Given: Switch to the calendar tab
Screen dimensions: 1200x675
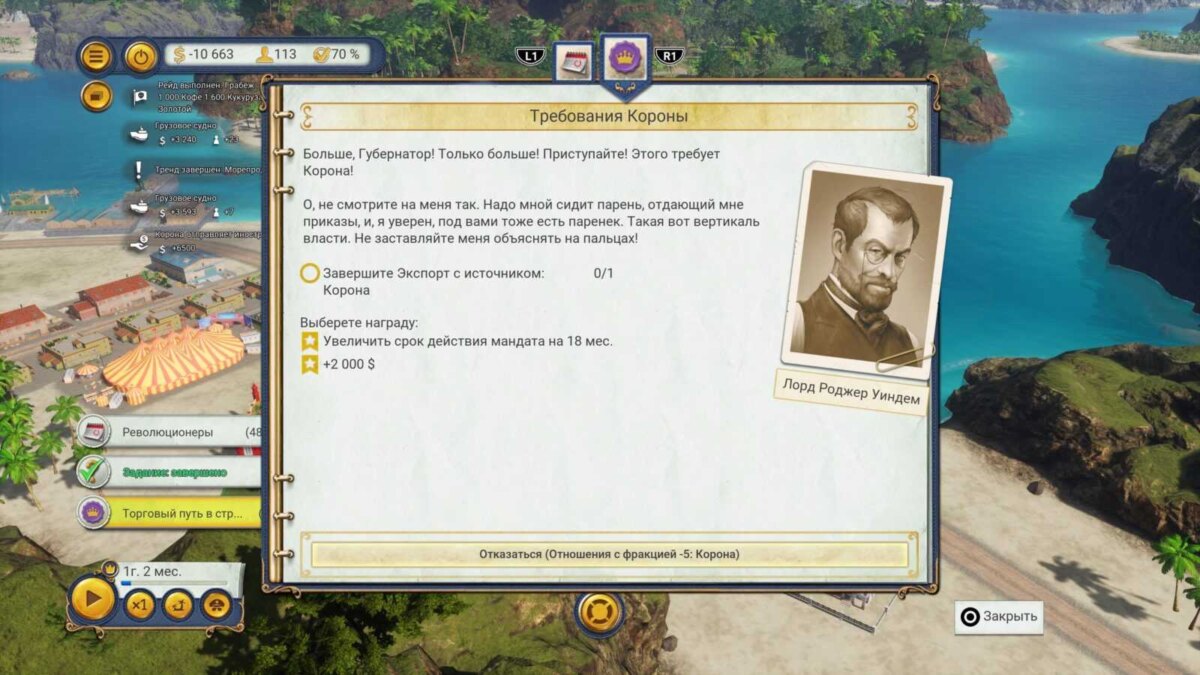Looking at the screenshot, I should coord(574,62).
